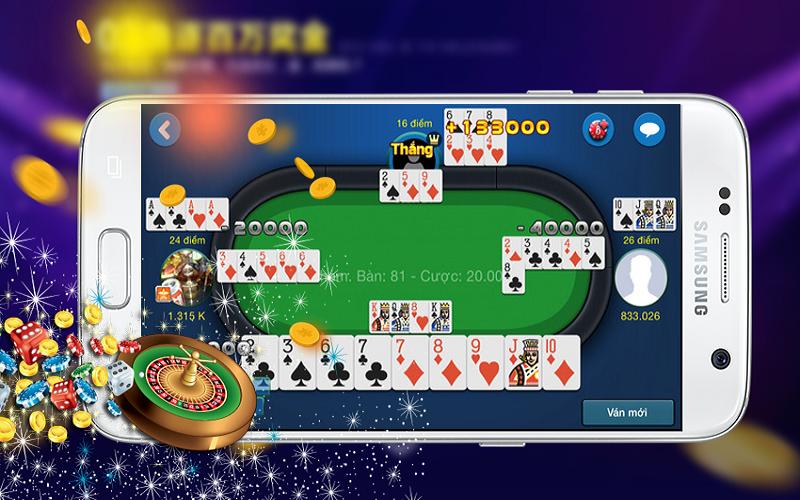
Task: Open the chat speech bubble
Action: [x=651, y=129]
